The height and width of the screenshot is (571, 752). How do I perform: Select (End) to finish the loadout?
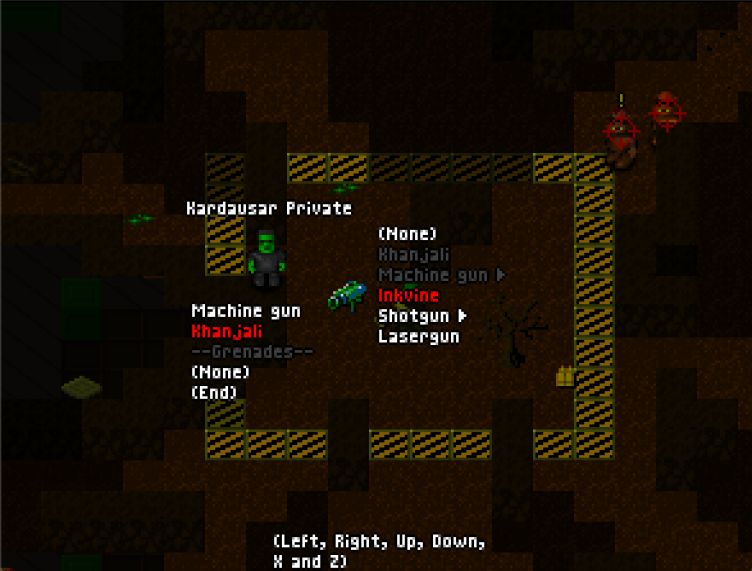coord(213,393)
